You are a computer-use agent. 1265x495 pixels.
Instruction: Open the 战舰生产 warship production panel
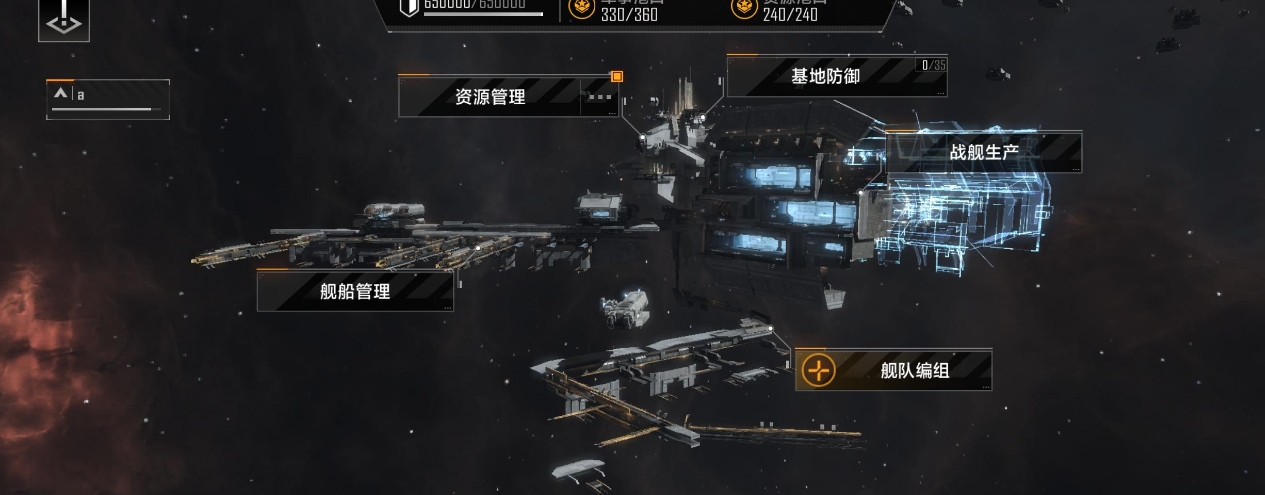click(x=983, y=153)
